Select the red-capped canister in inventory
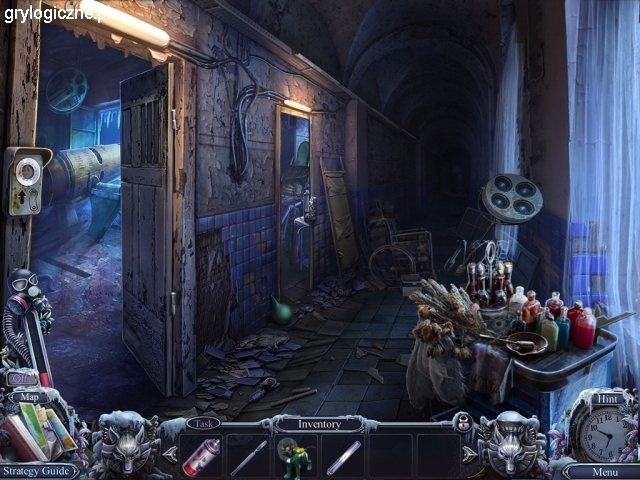The image size is (640, 480). tap(202, 457)
